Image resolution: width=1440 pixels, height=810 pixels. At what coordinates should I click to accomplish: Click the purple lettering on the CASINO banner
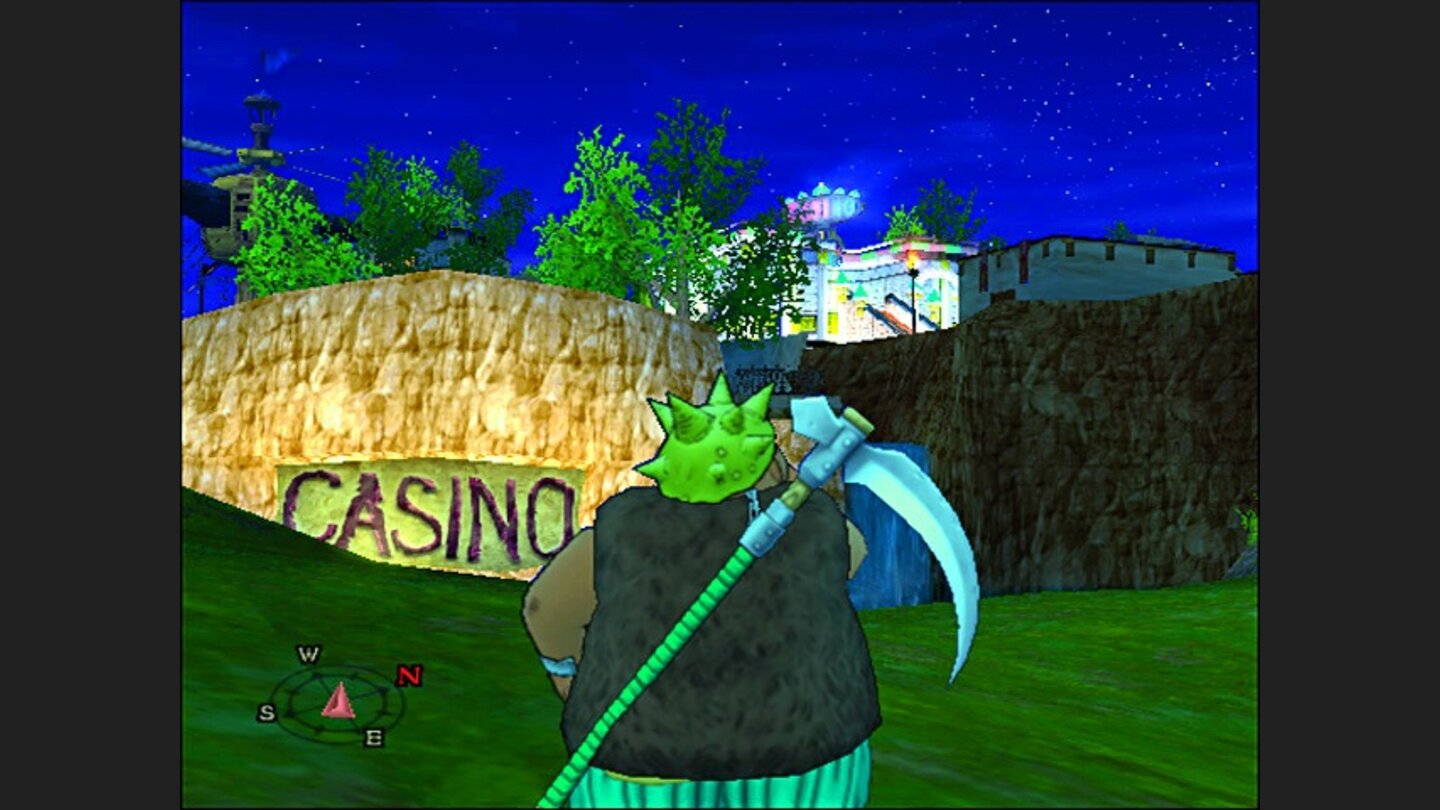(x=430, y=512)
